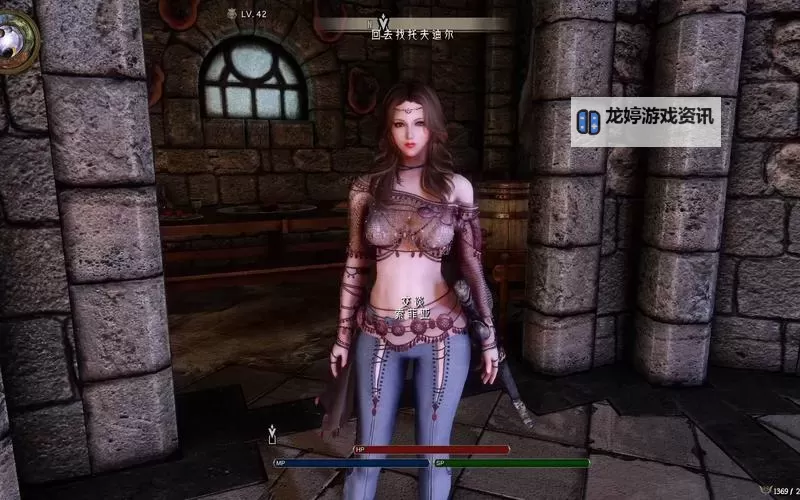Select the quest marker arrow on the compass
Viewport: 800px width, 500px height.
tap(382, 19)
